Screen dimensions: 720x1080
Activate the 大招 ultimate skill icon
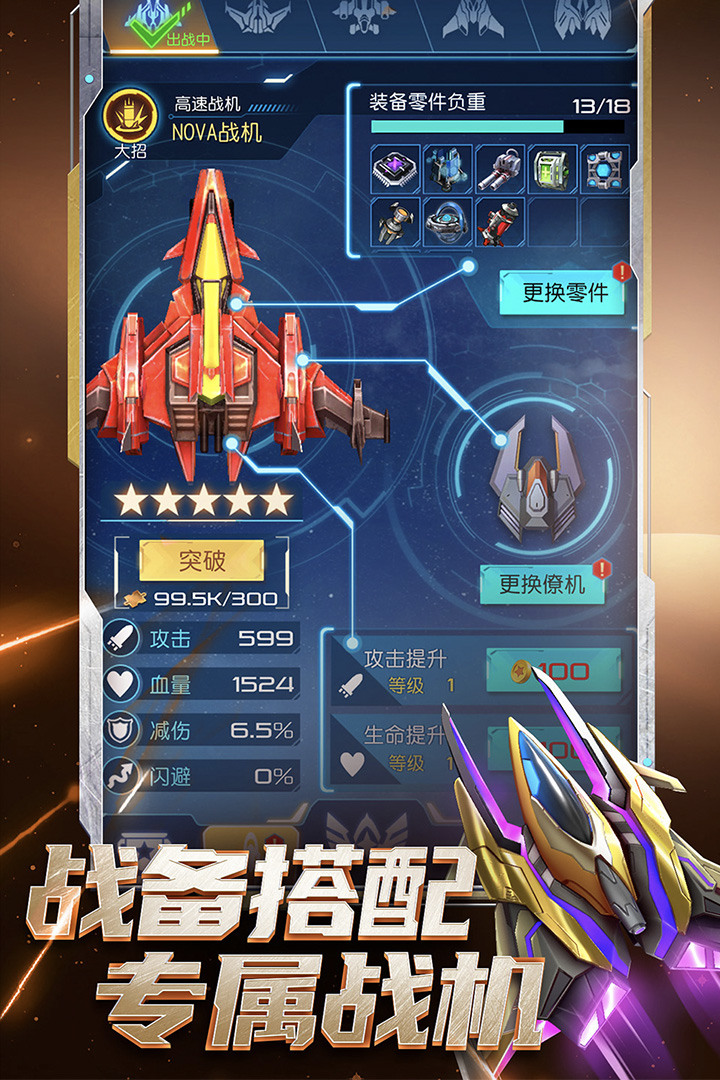point(130,118)
